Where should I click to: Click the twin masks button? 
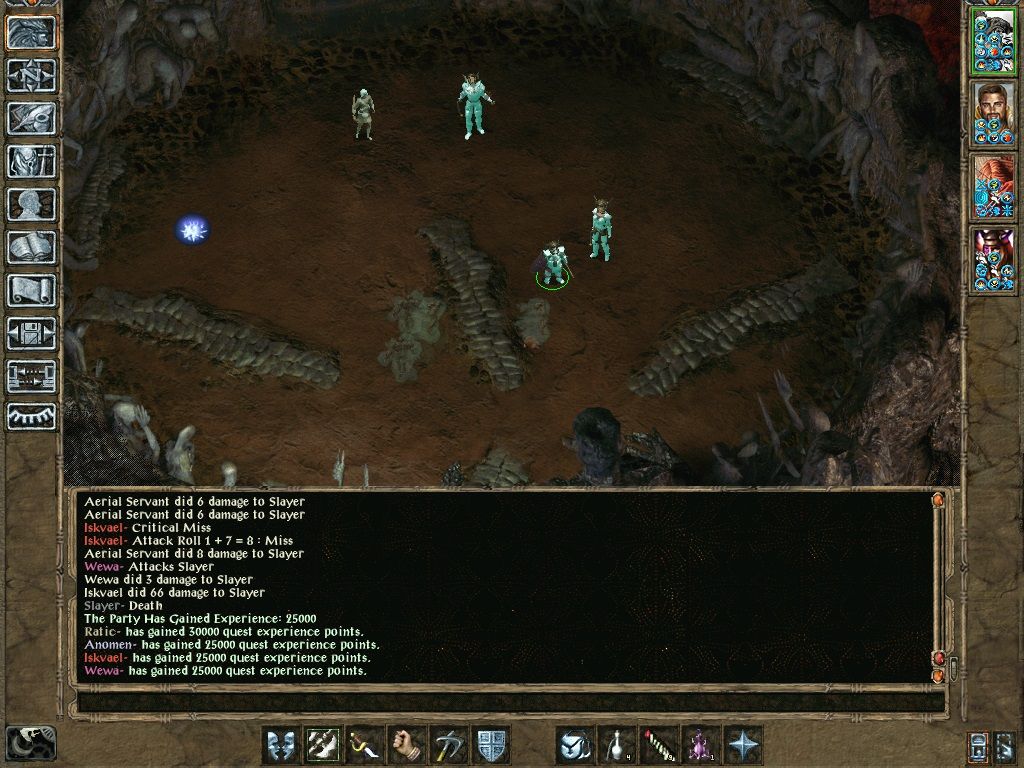pos(281,745)
